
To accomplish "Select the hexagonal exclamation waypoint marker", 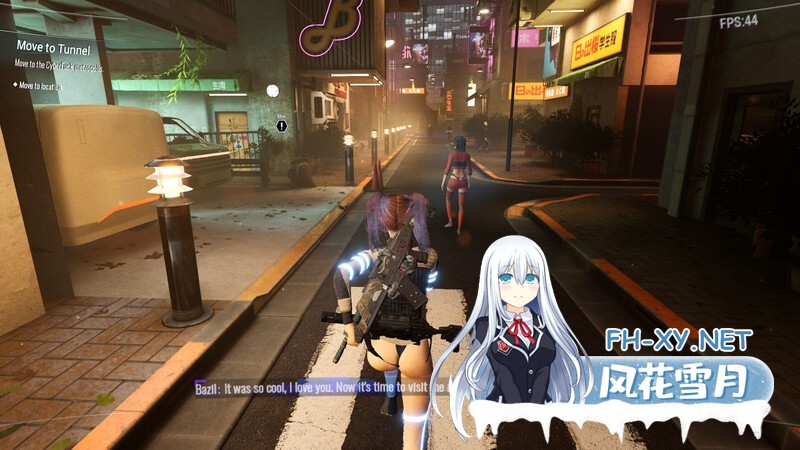I will [x=282, y=126].
